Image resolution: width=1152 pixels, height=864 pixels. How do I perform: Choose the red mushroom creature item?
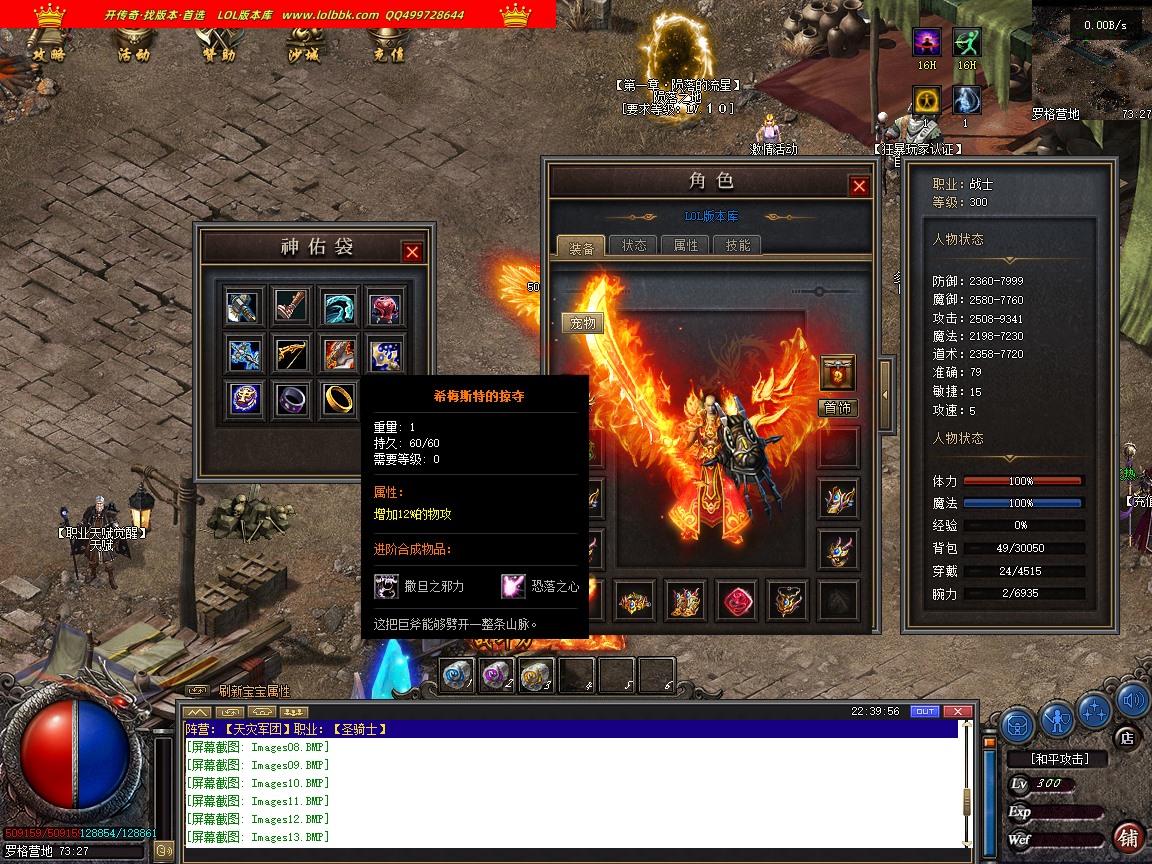click(x=385, y=308)
